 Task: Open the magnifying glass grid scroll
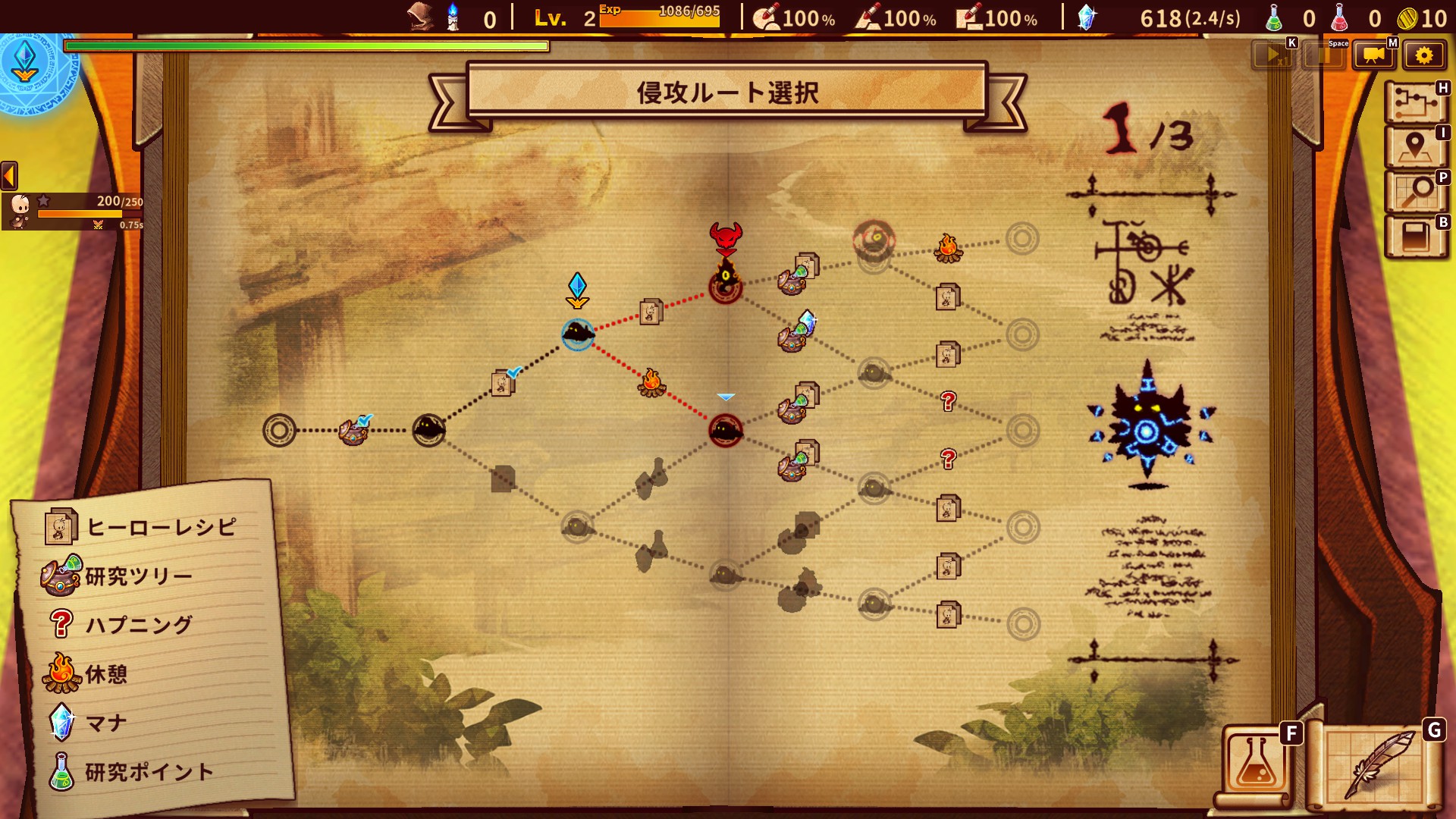[1415, 191]
